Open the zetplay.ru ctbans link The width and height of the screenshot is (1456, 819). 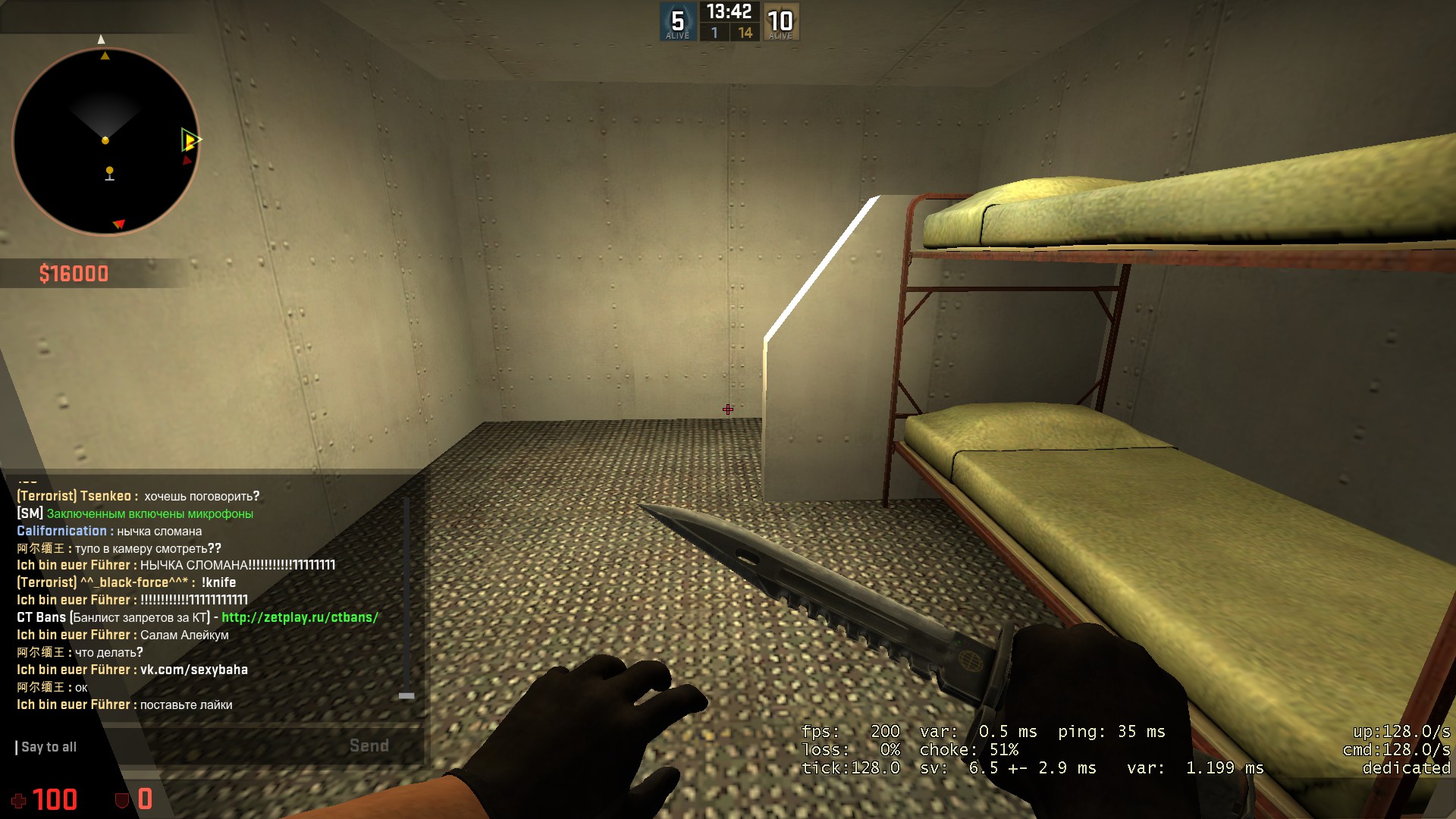(300, 617)
